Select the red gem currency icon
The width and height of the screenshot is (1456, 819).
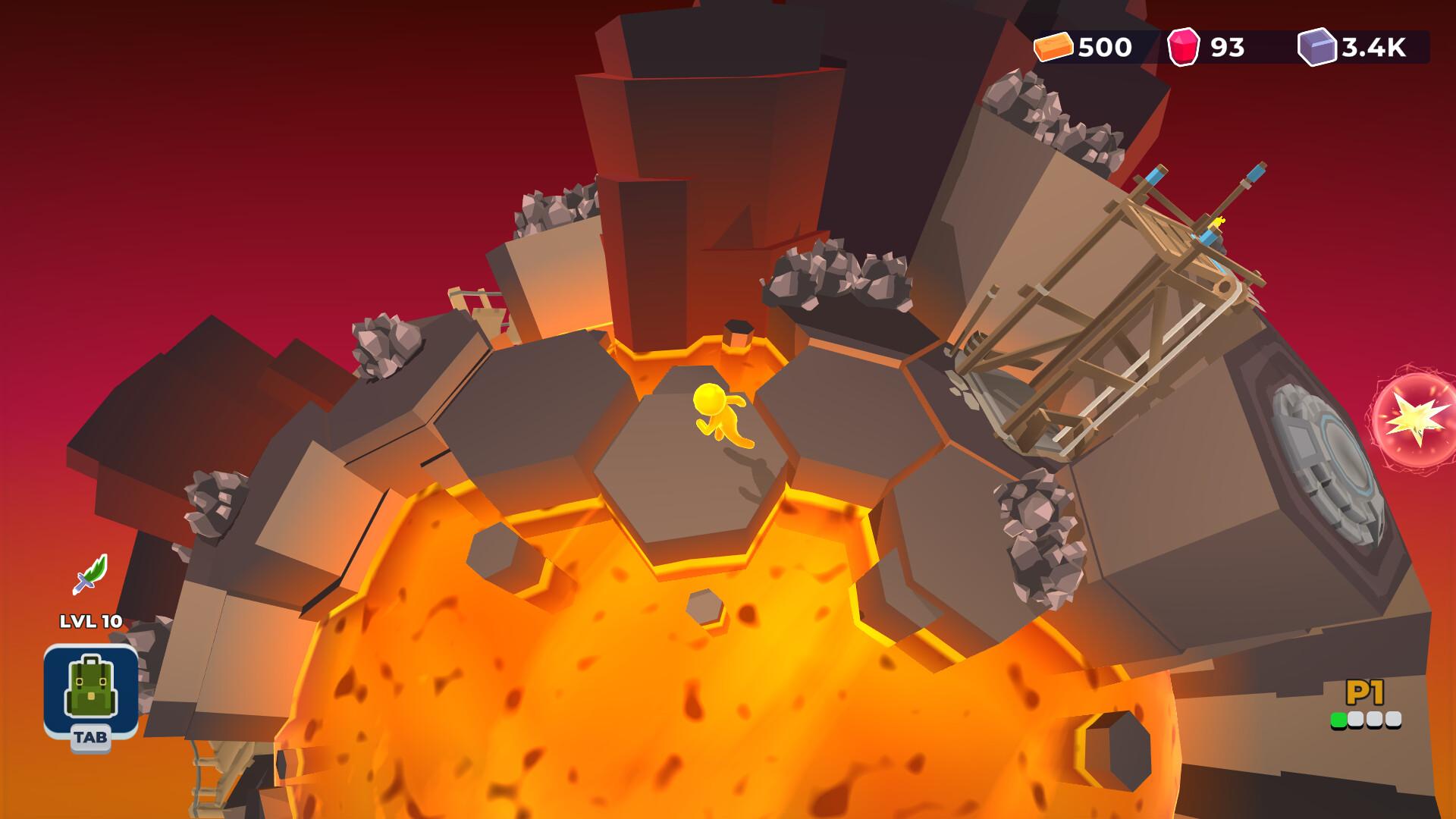pos(1182,47)
